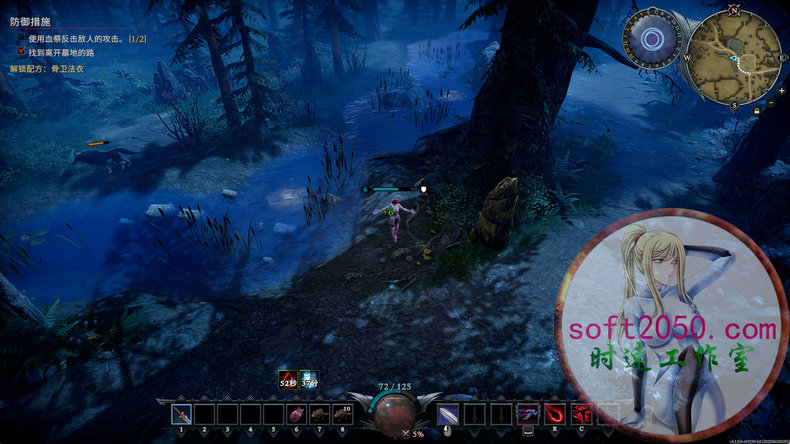
Task: Click the blue 37-minute buff icon
Action: tap(309, 378)
